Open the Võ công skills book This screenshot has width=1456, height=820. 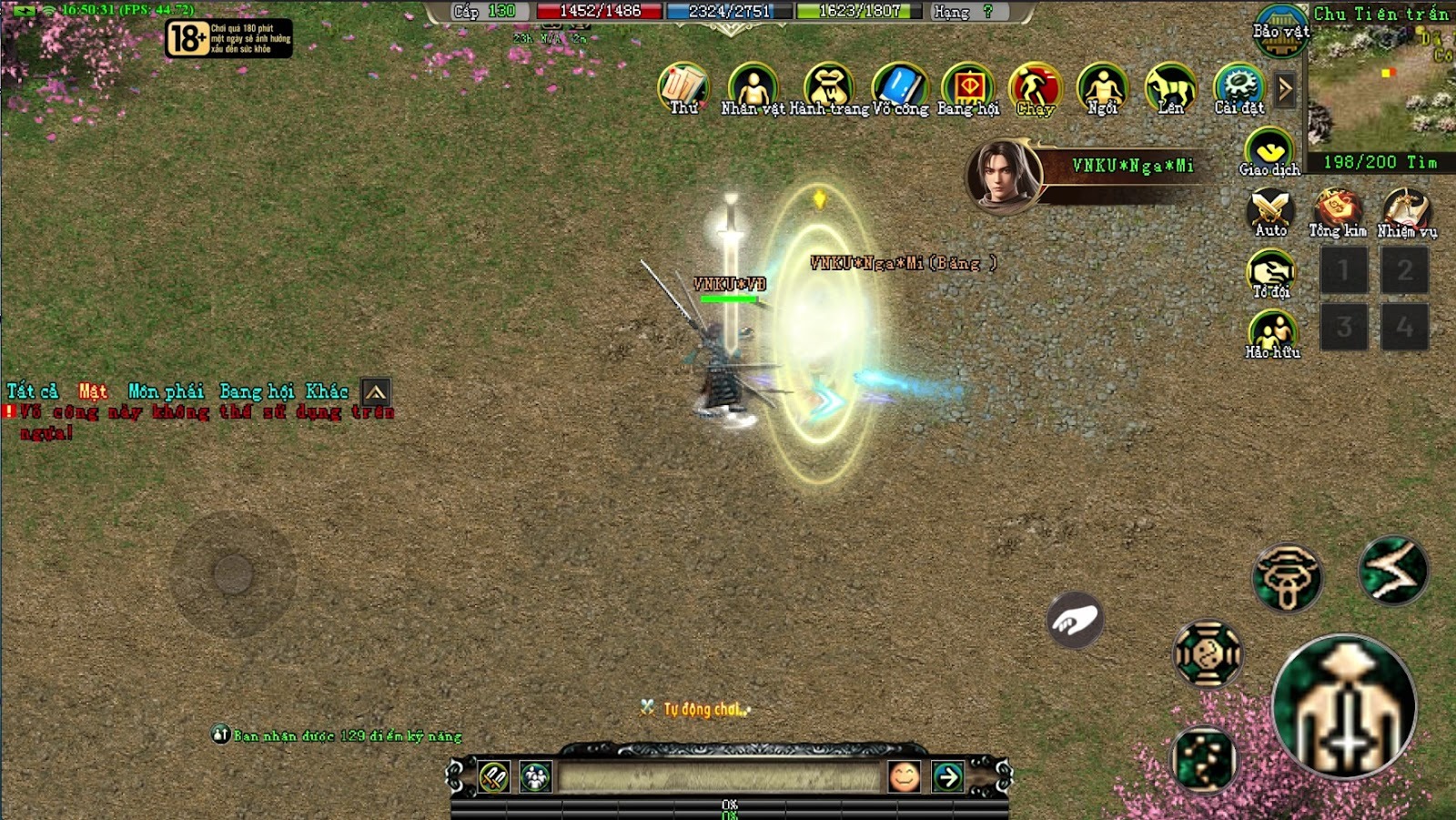(900, 87)
